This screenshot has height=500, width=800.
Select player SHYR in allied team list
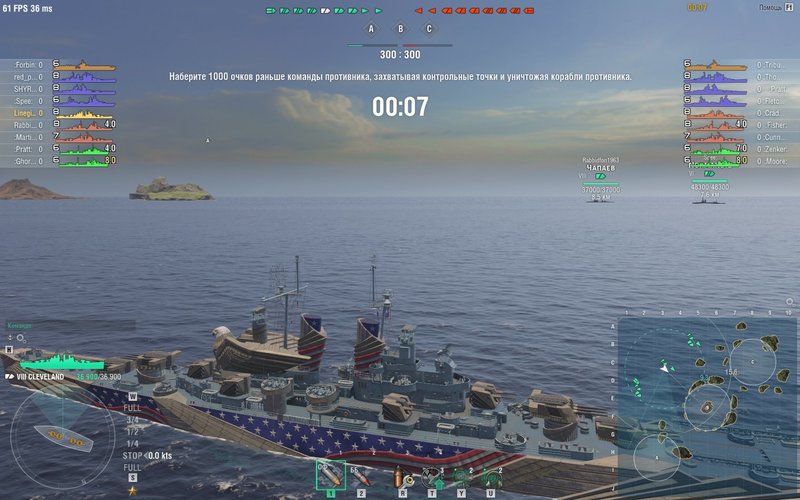(28, 89)
